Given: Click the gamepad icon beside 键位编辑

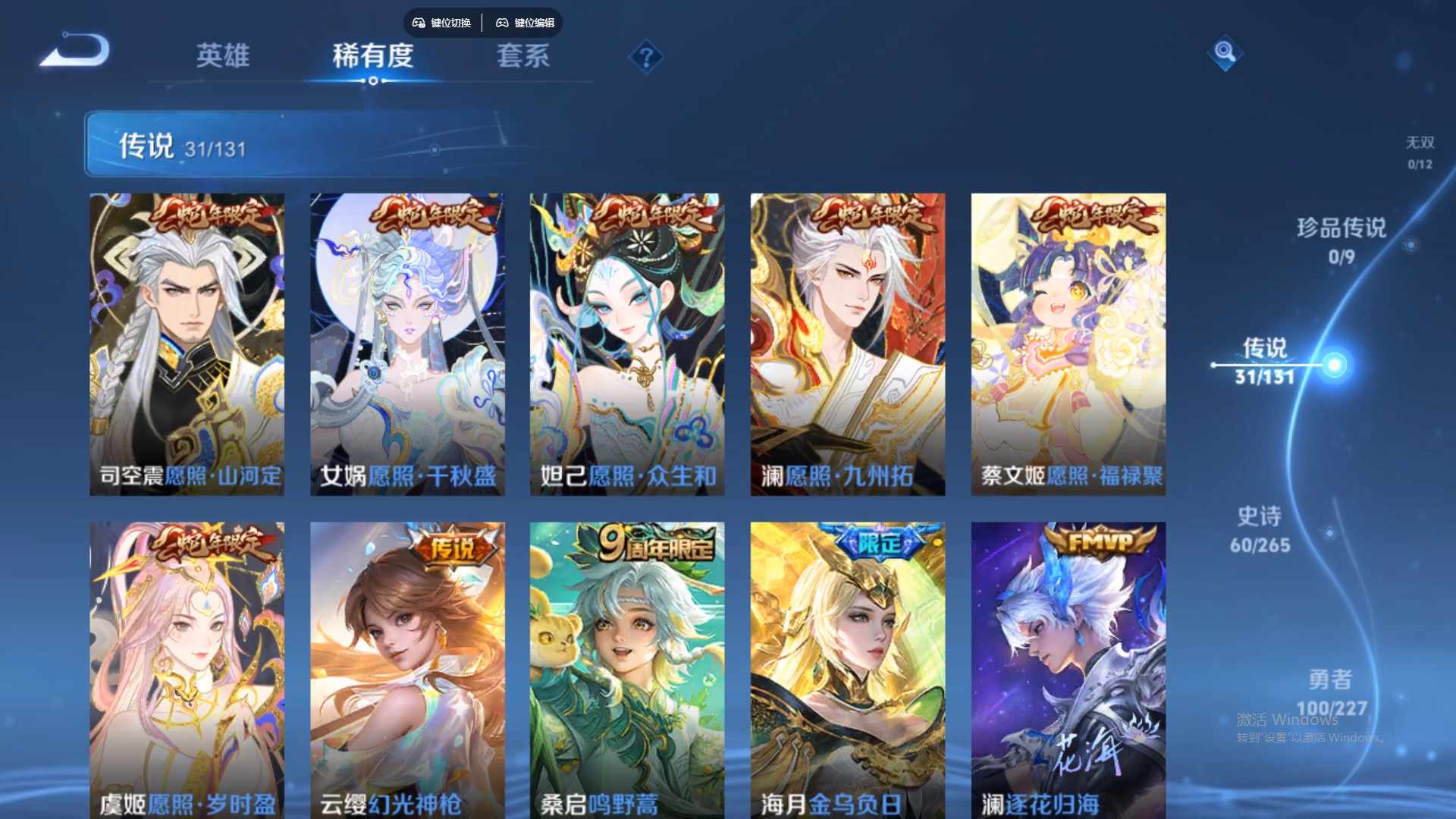Looking at the screenshot, I should [501, 23].
